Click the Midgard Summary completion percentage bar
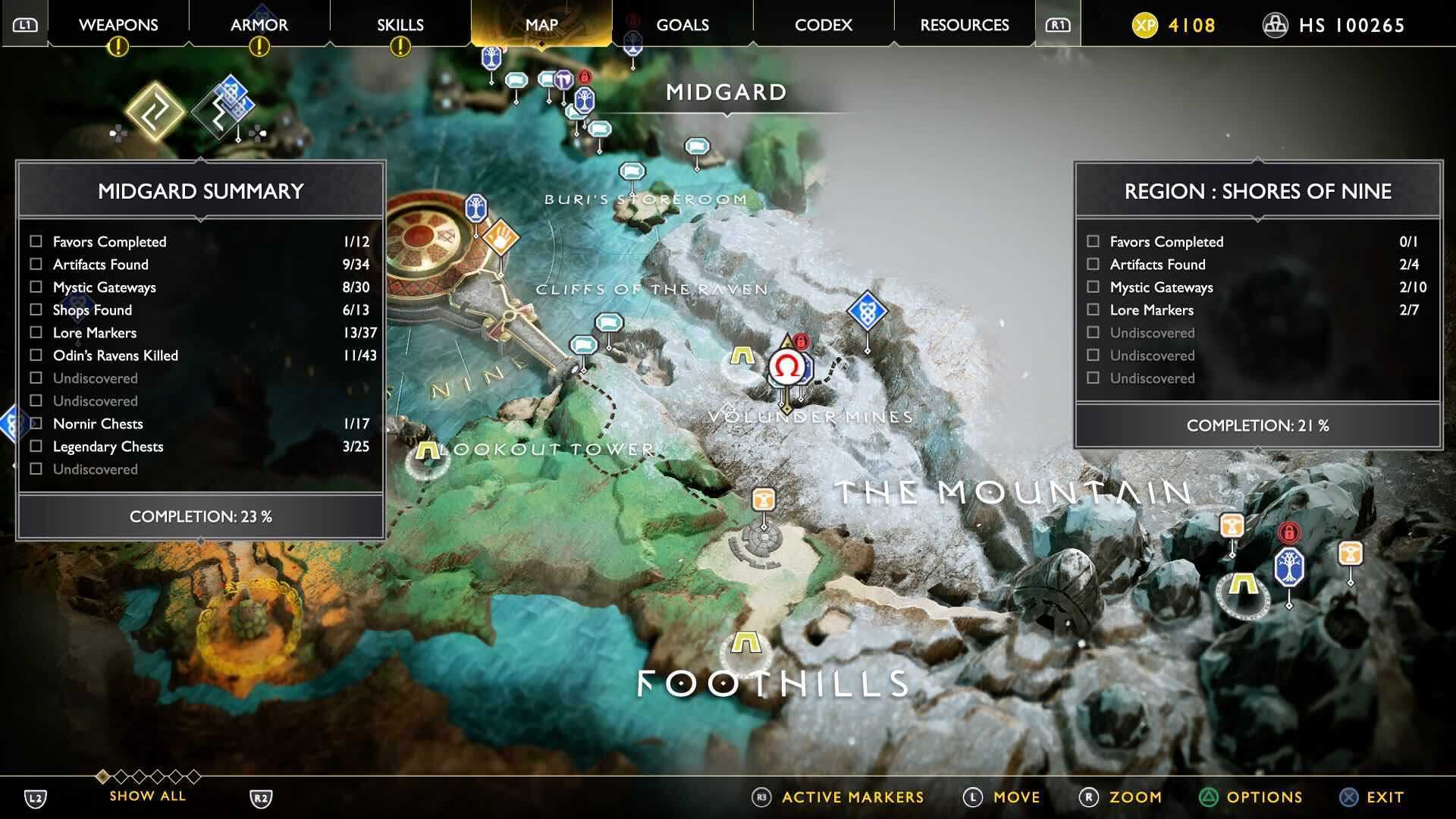The image size is (1456, 819). coord(199,516)
